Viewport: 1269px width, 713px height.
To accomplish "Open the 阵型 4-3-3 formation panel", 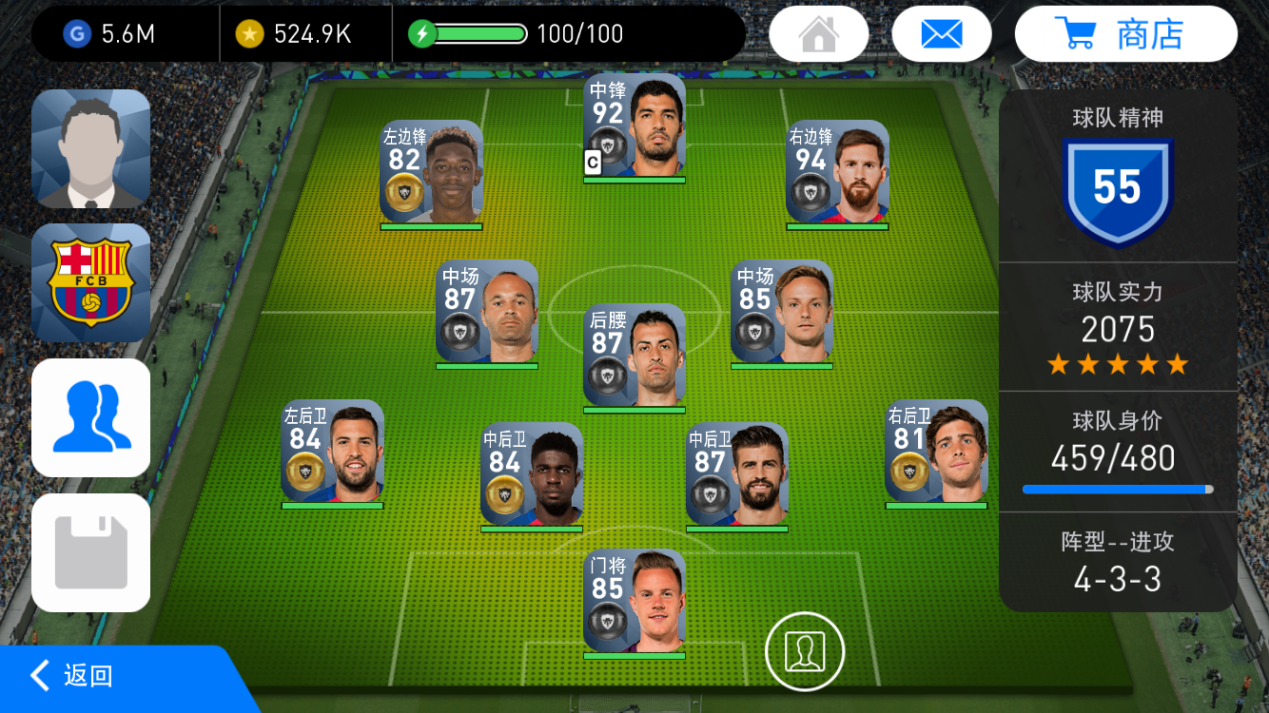I will [1117, 562].
